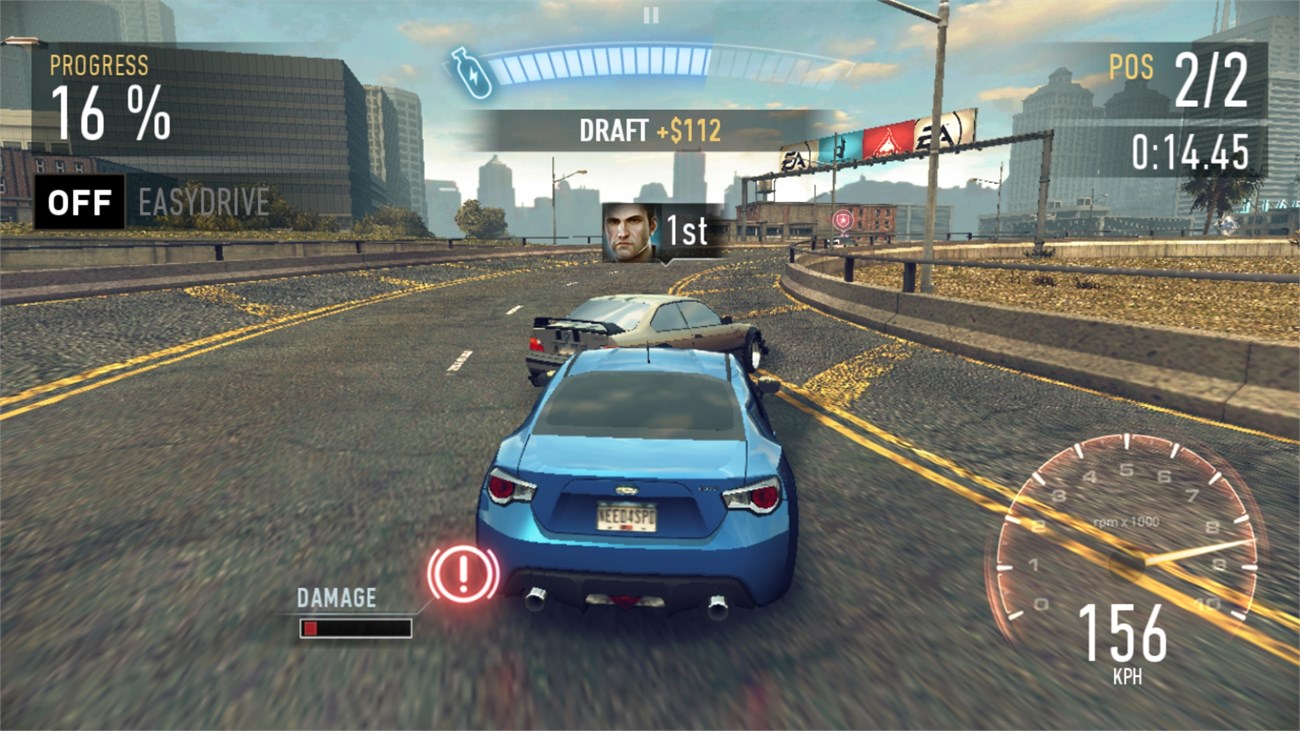The height and width of the screenshot is (731, 1300).
Task: Tap the 1st place driver portrait
Action: [x=628, y=231]
